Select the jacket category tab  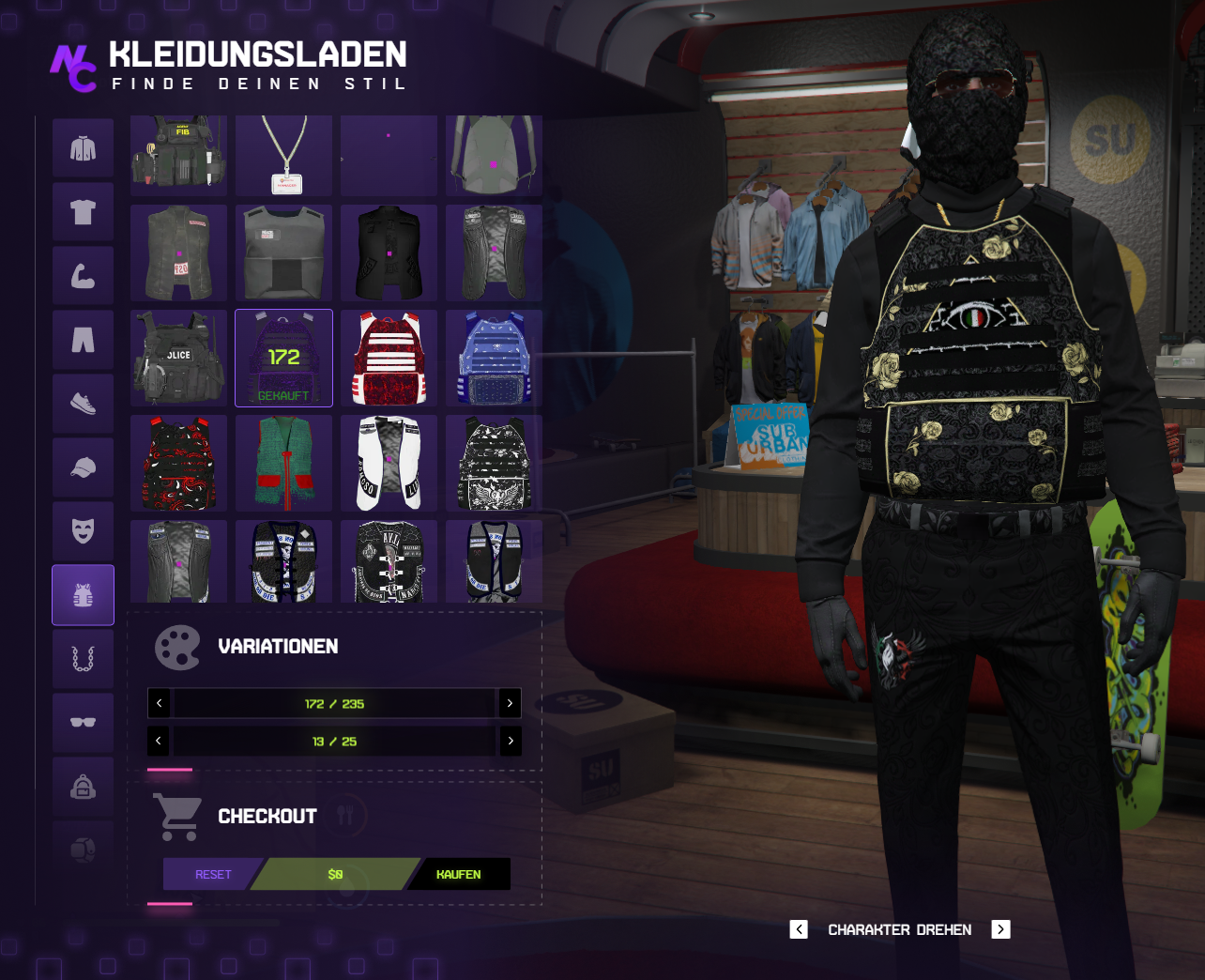click(84, 148)
